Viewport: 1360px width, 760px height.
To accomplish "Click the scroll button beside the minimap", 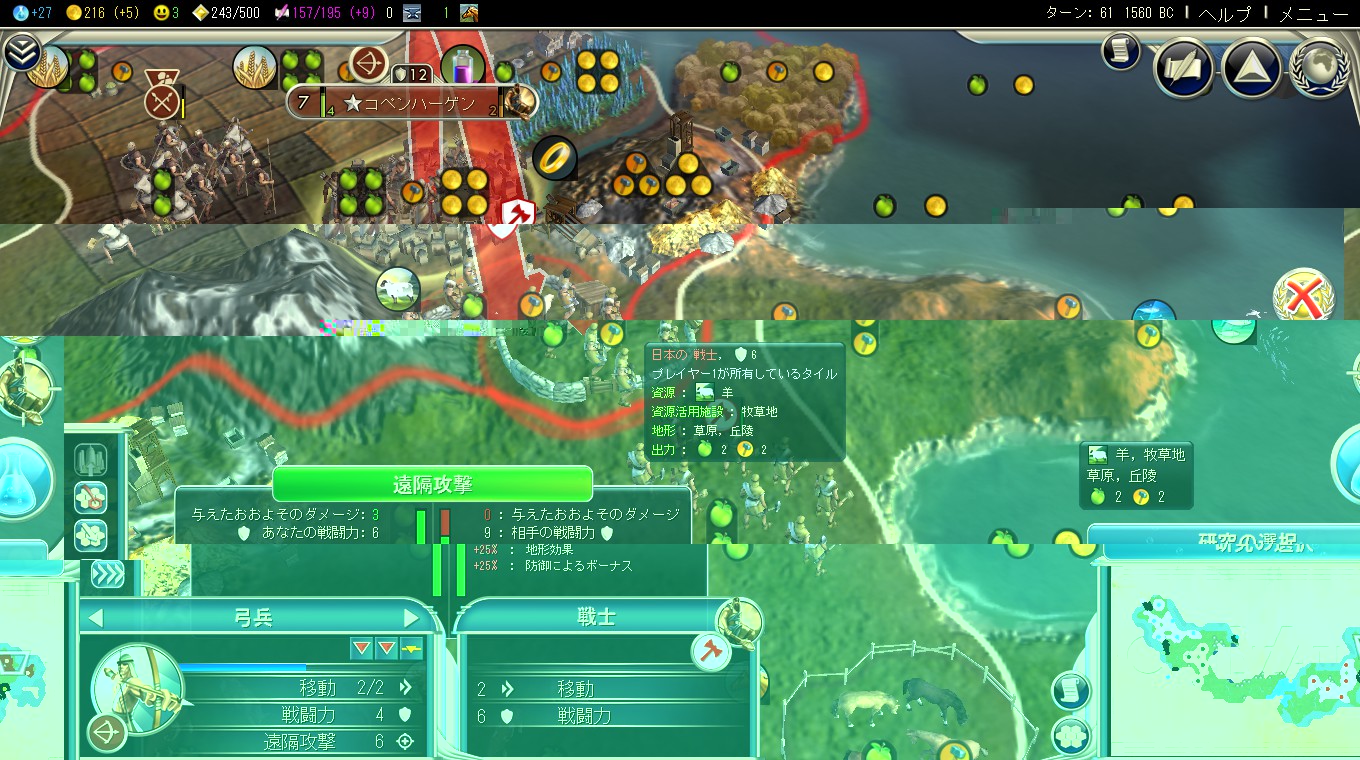I will (1070, 690).
